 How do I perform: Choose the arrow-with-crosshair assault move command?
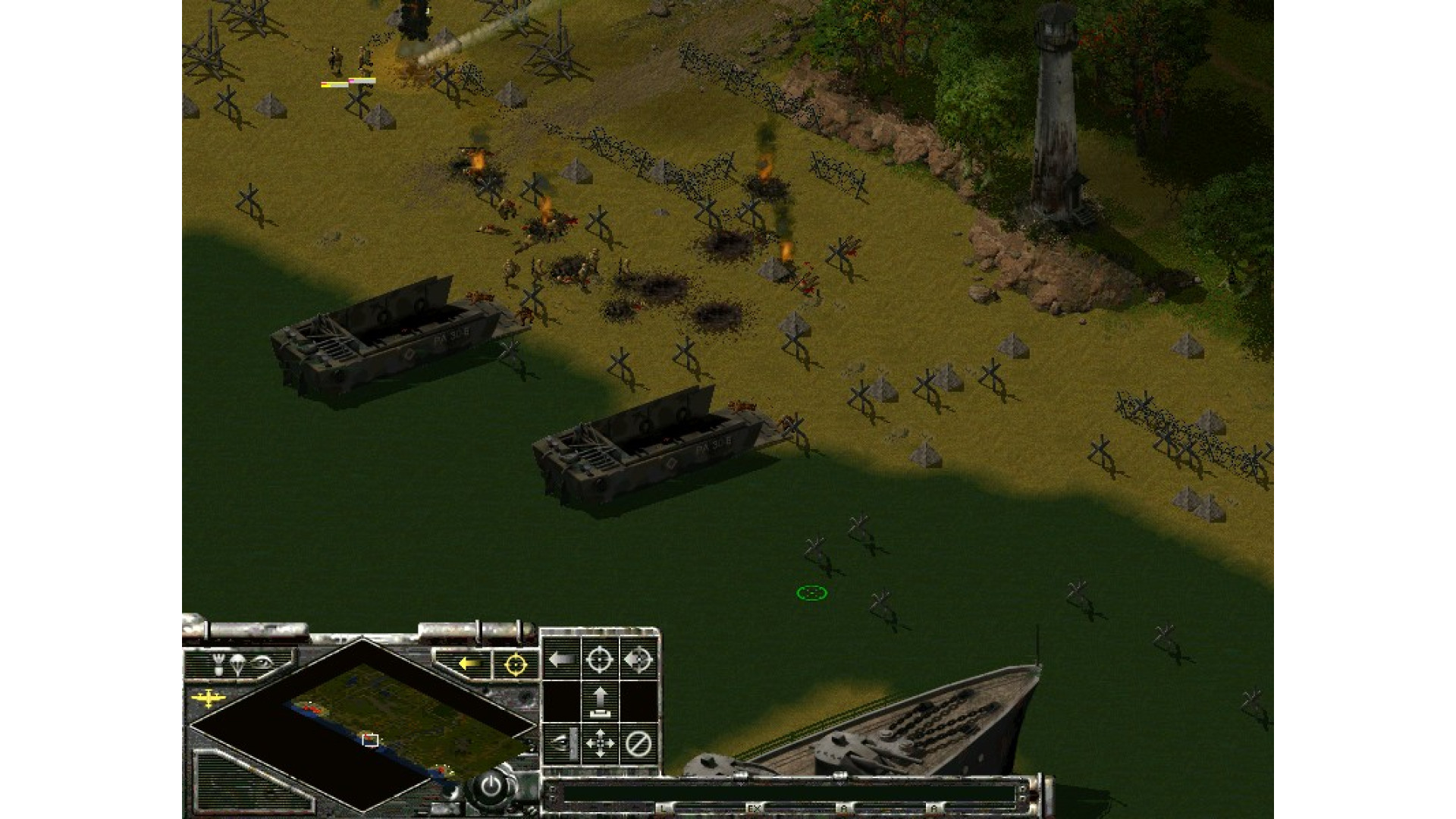point(638,659)
